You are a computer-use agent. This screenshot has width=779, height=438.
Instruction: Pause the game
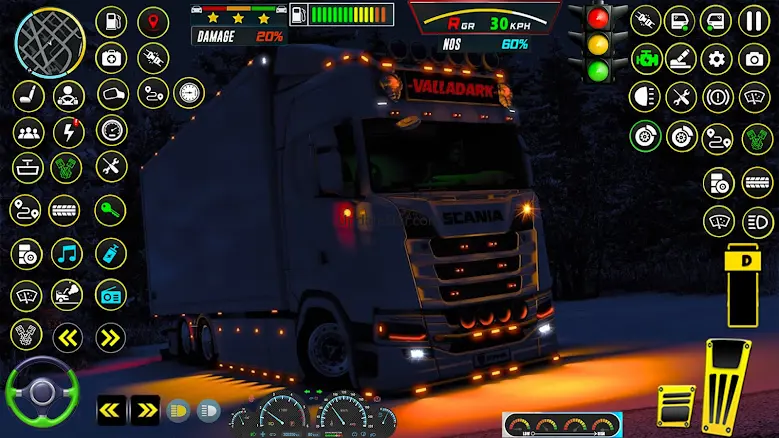pyautogui.click(x=754, y=21)
